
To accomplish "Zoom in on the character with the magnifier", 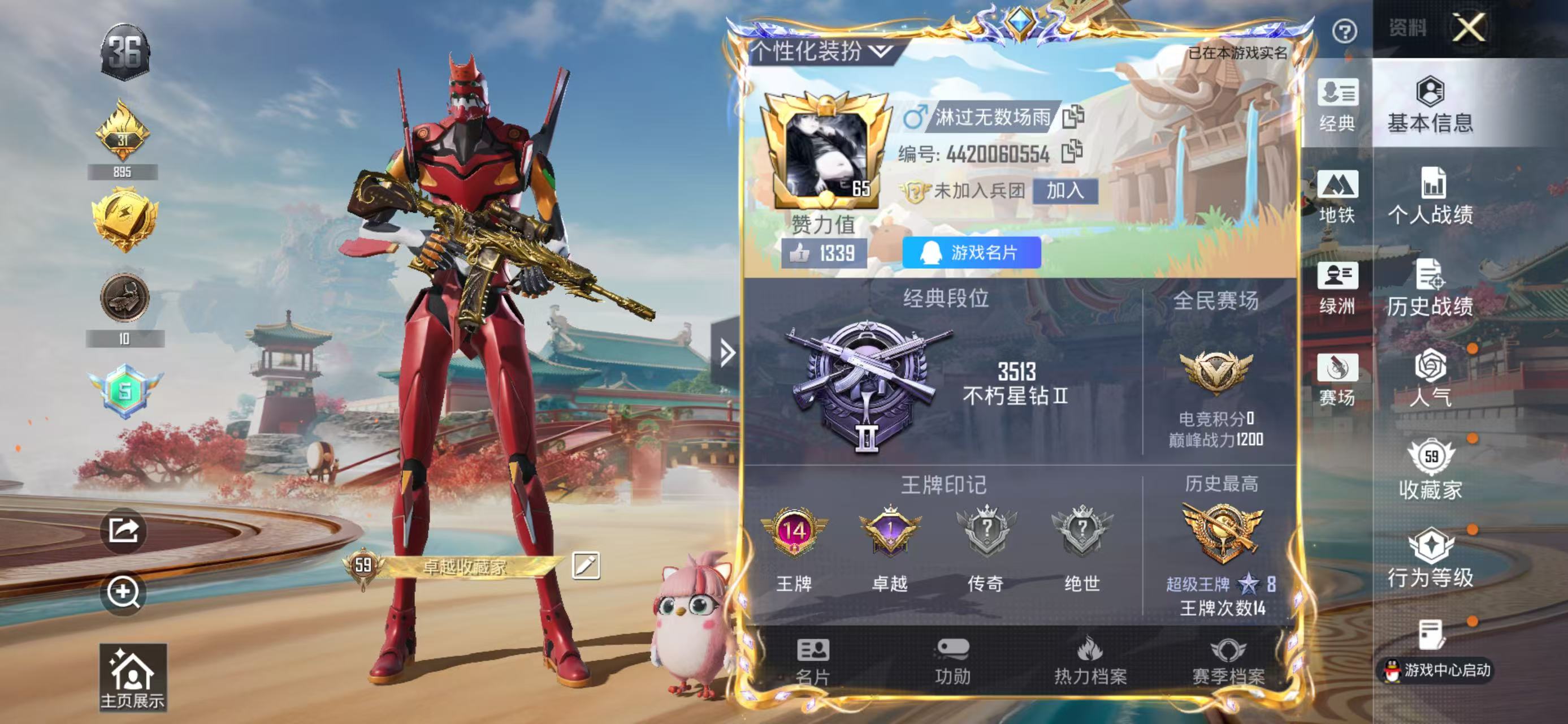I will (124, 592).
